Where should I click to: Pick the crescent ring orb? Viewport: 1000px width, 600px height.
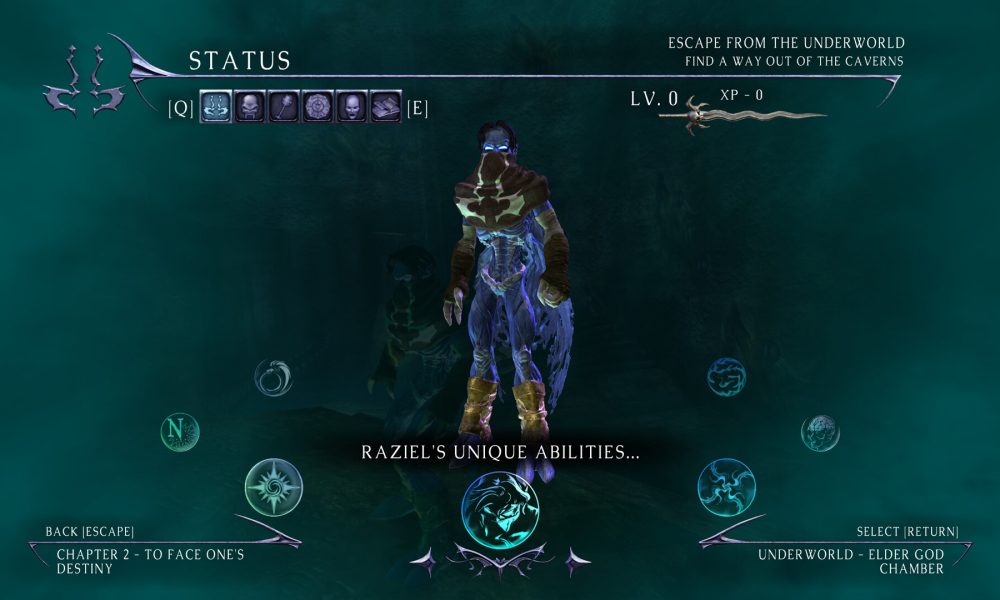pos(273,377)
